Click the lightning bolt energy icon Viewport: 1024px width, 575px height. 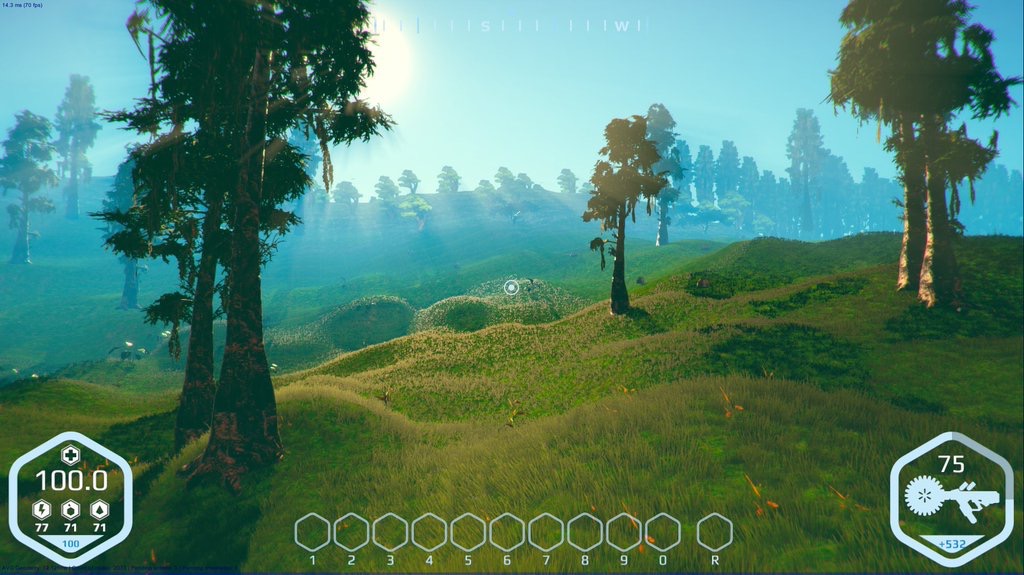(x=42, y=509)
